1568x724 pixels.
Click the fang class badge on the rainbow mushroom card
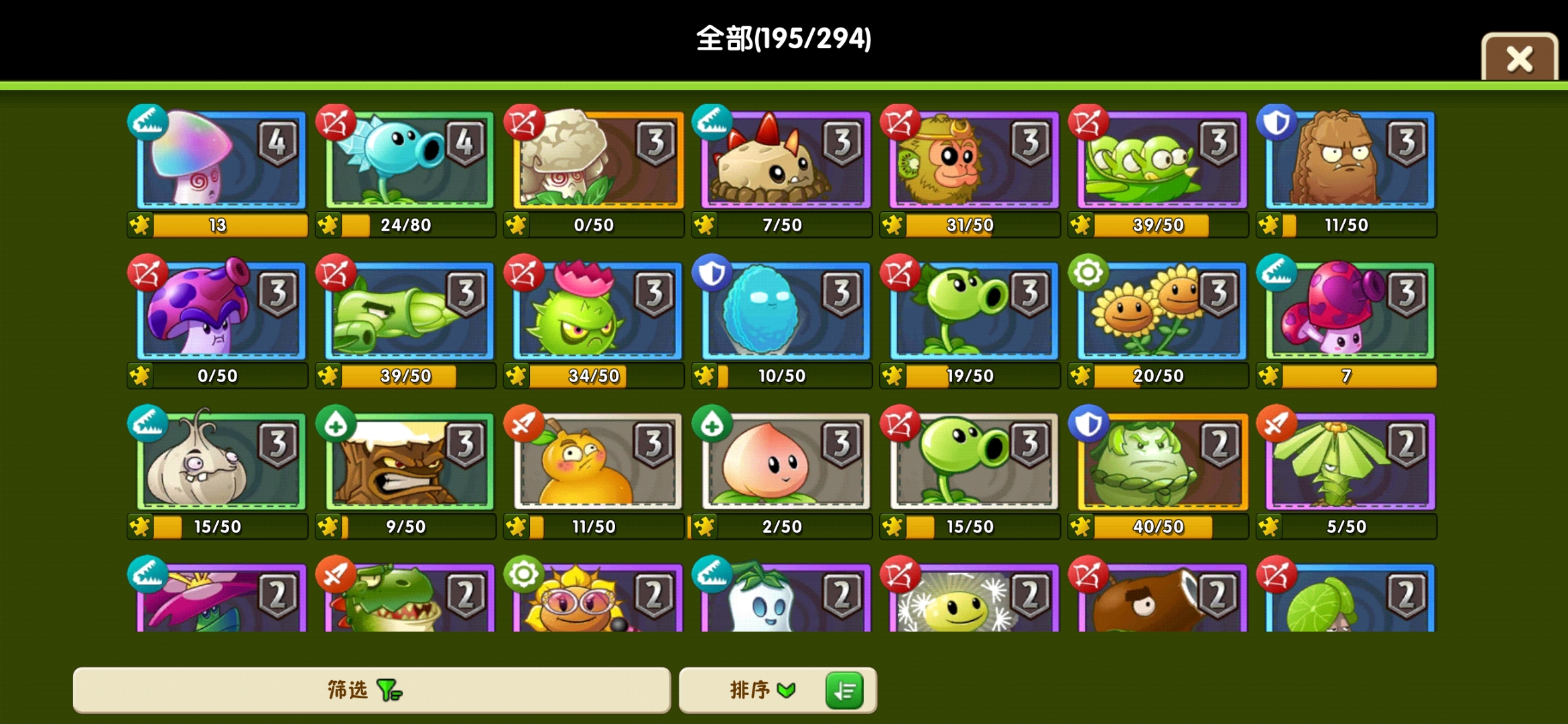[149, 123]
